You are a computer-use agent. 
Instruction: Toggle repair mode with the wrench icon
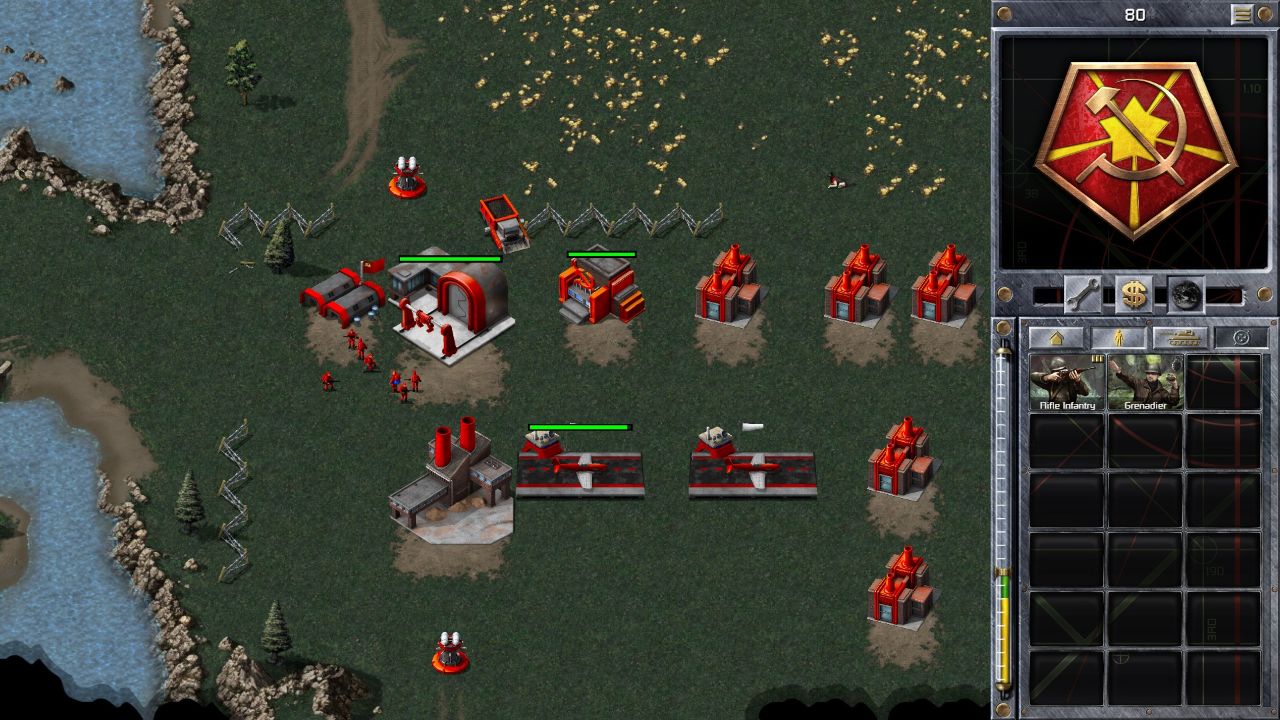1084,295
